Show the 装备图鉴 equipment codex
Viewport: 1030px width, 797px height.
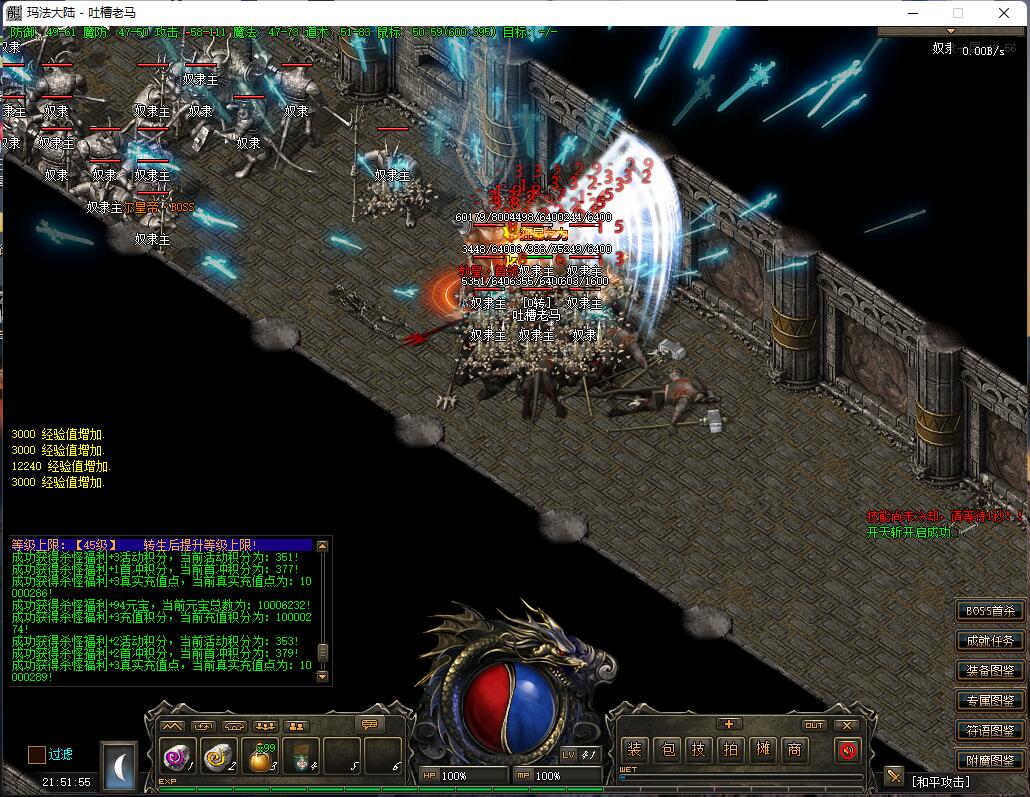(x=990, y=671)
